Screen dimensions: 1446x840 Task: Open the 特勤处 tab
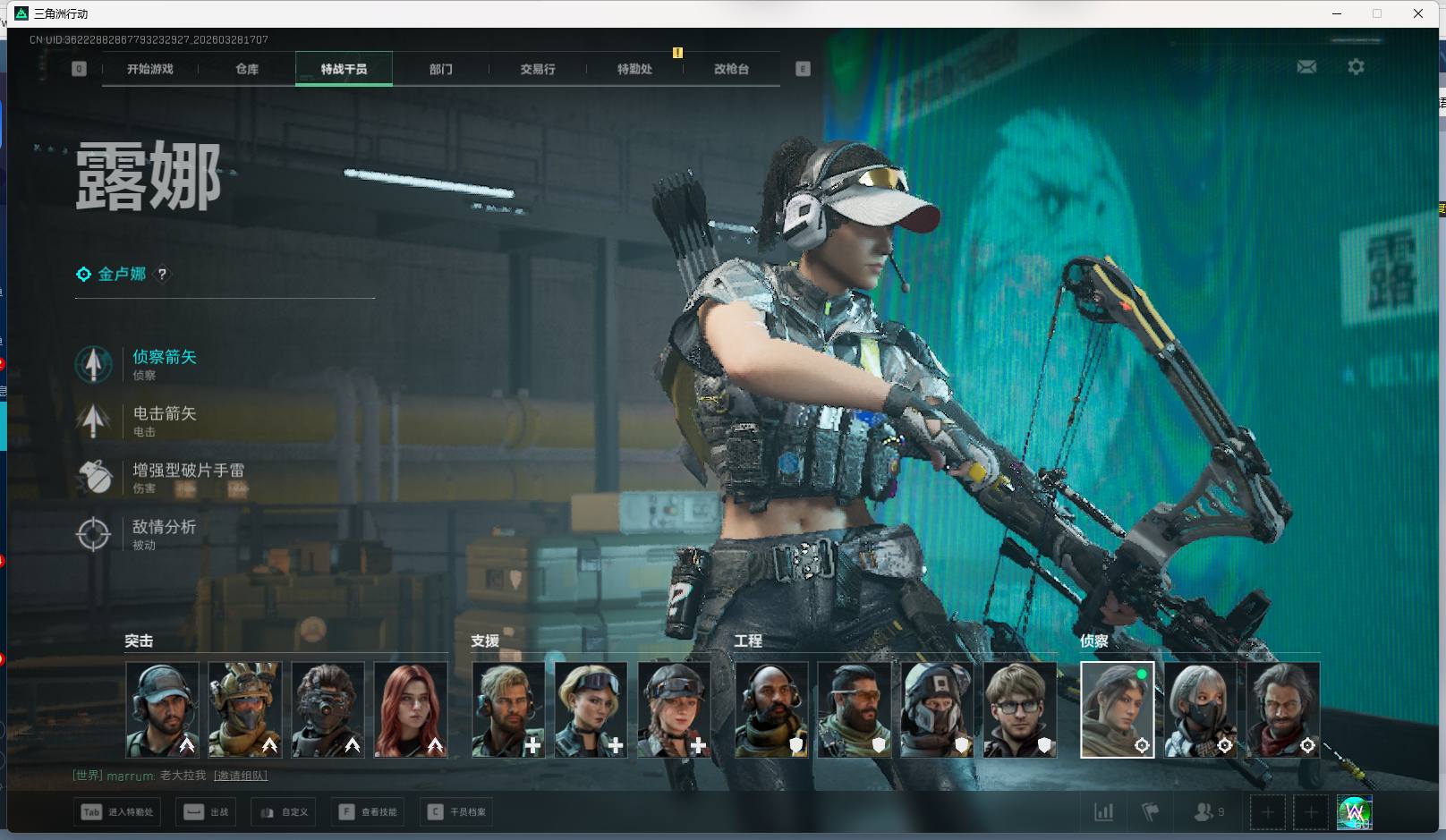pyautogui.click(x=634, y=69)
